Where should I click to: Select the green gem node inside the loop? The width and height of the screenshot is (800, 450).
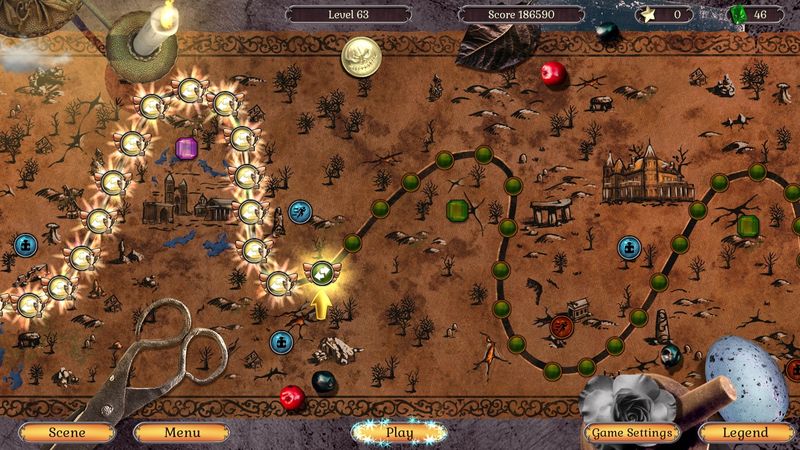(x=458, y=210)
